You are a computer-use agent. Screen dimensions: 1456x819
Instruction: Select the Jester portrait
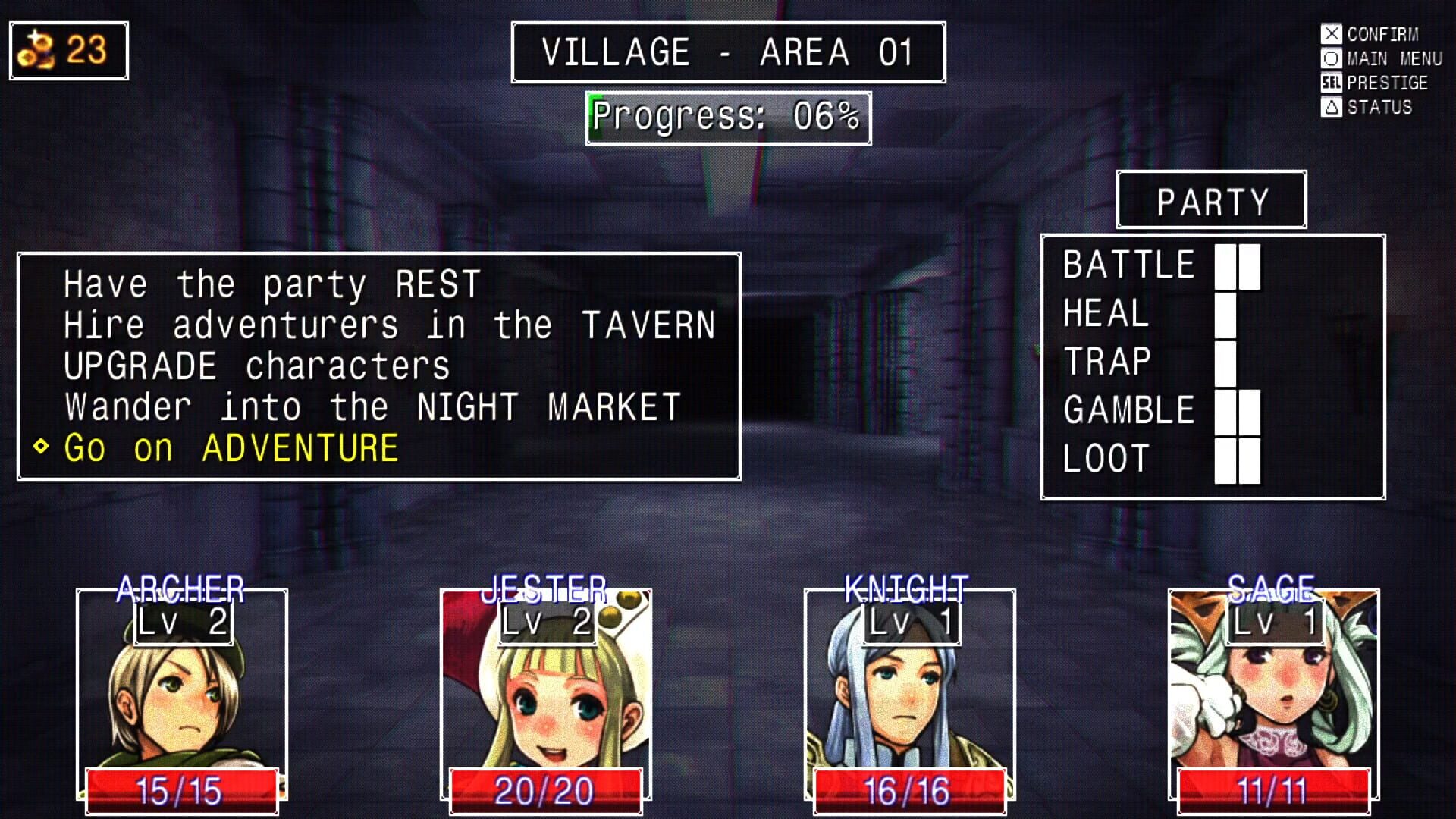point(546,698)
